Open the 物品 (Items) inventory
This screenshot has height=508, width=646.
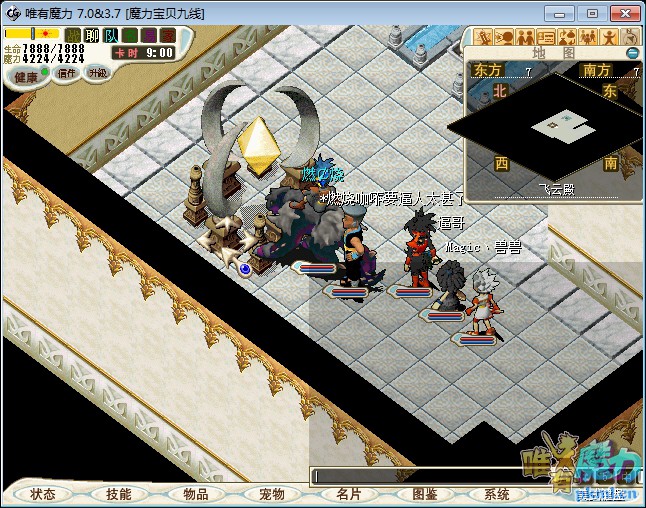coord(194,494)
